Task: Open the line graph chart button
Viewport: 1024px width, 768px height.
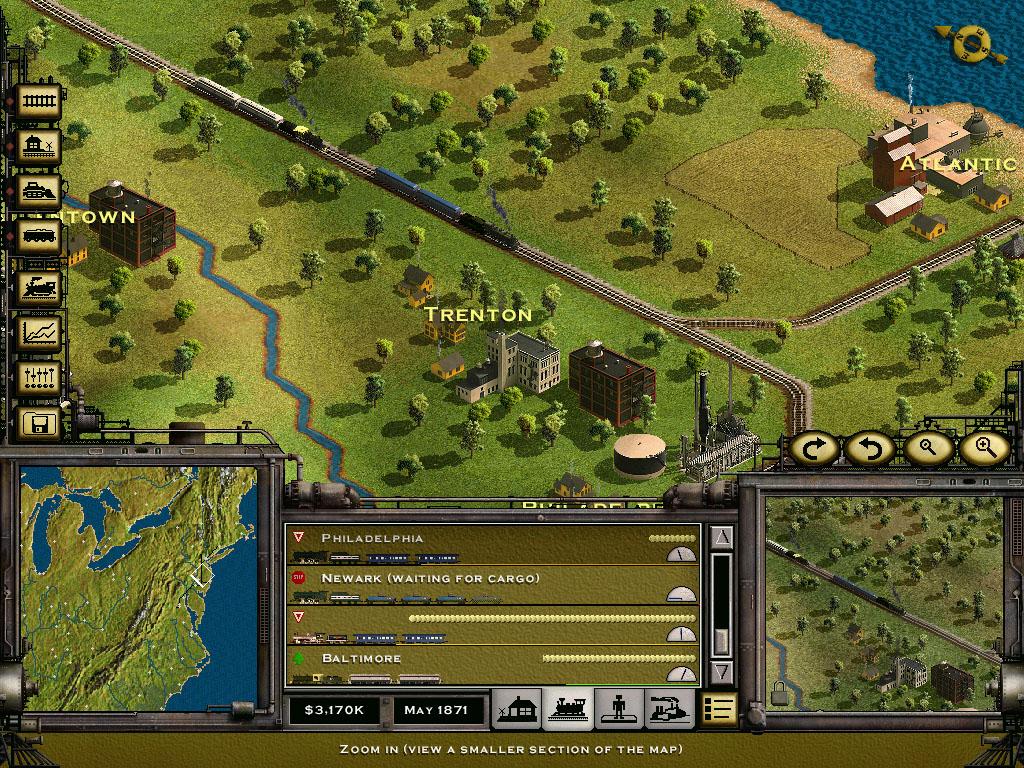Action: (40, 332)
